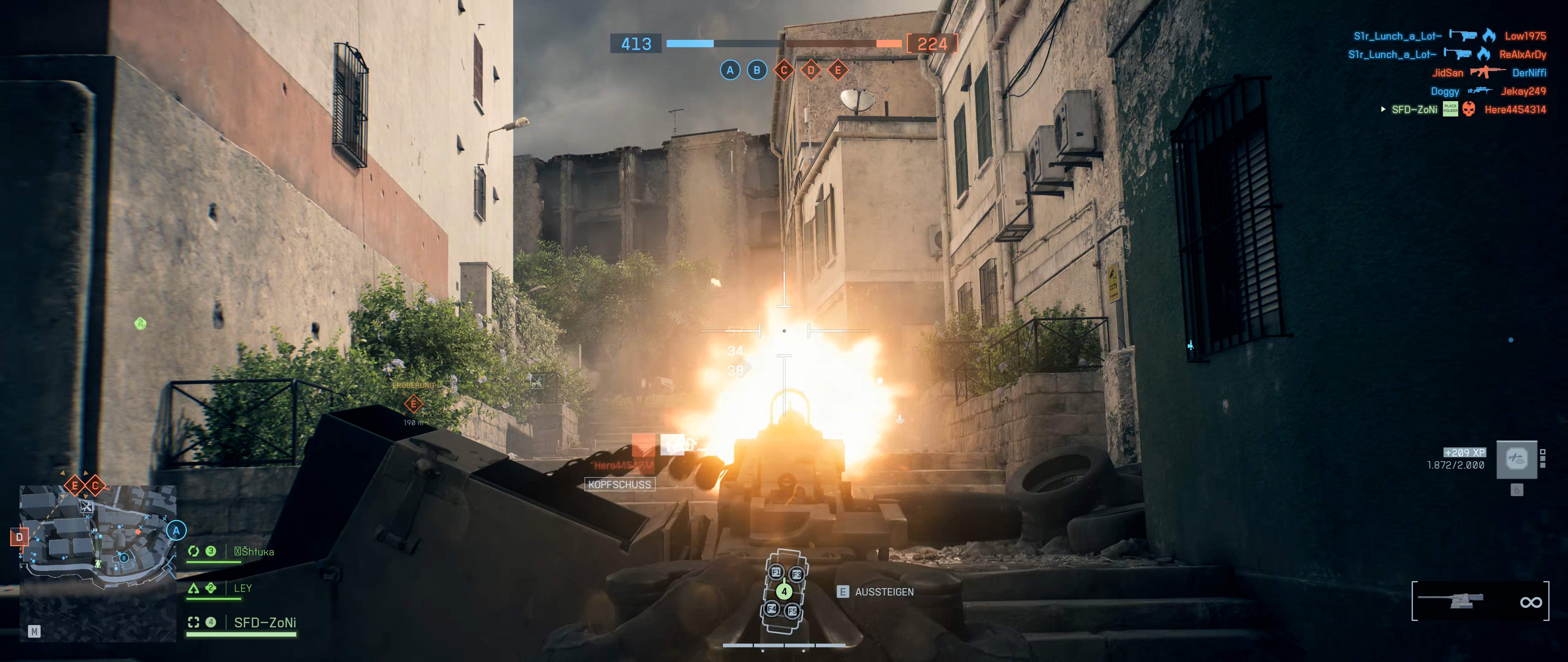Viewport: 1568px width, 662px height.
Task: Choose vehicle seat F5 in the seat diagram
Action: coord(792,610)
